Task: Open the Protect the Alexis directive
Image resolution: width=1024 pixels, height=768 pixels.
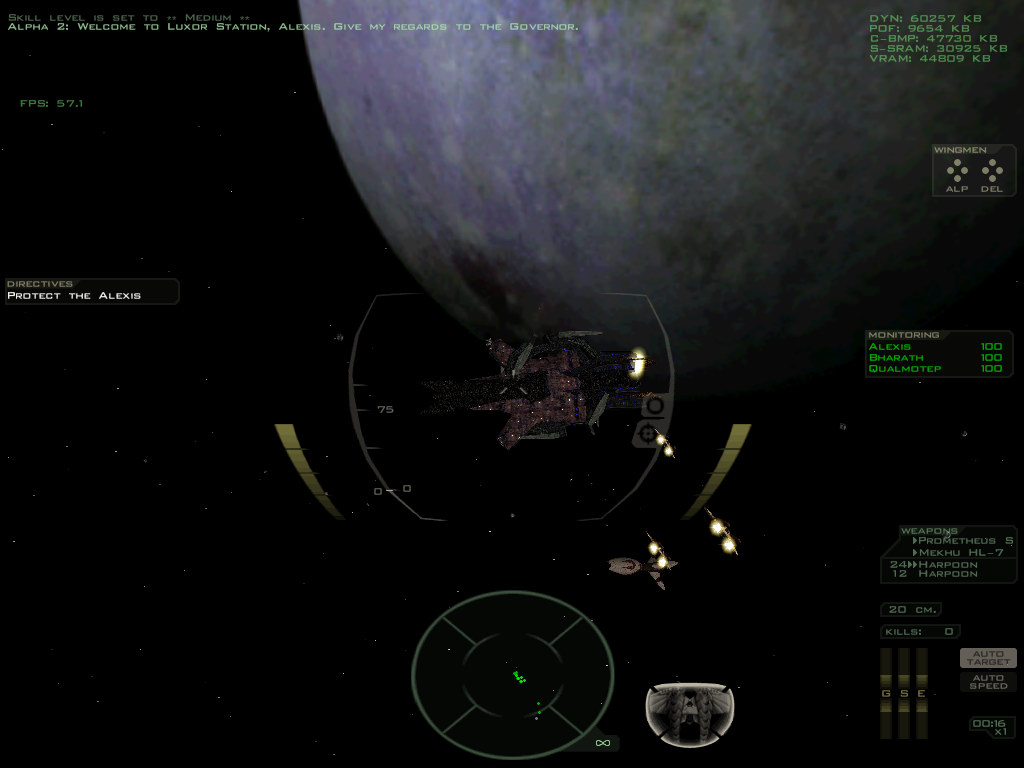Action: (74, 296)
